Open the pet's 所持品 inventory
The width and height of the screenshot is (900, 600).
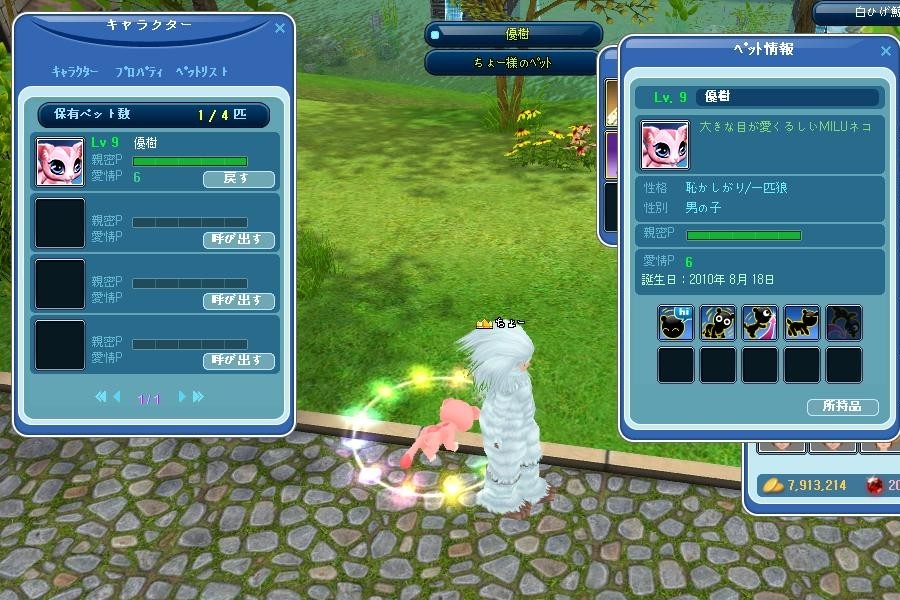[x=842, y=407]
